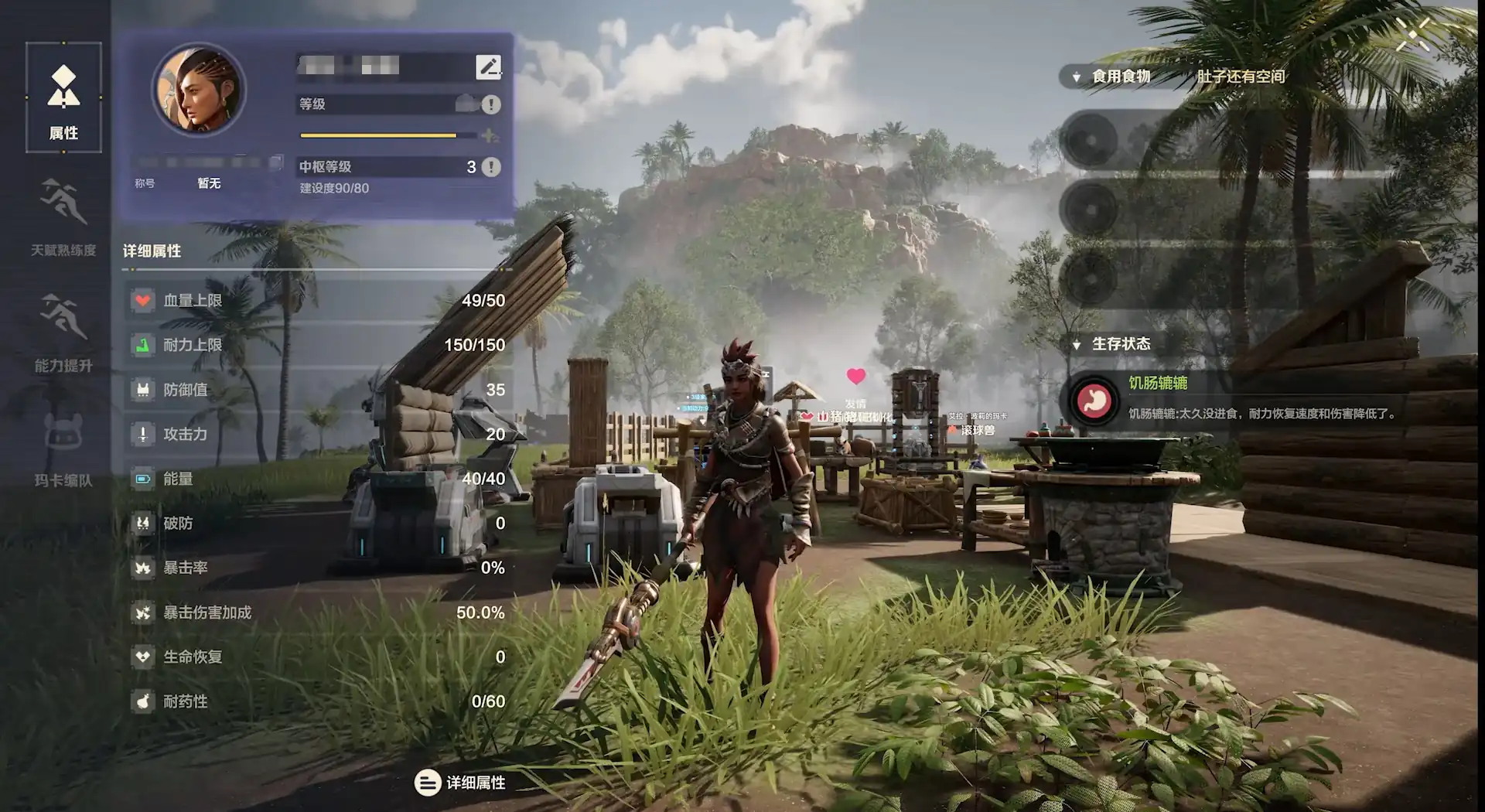Select the 血量上限 max health row
1485x812 pixels.
tap(317, 301)
